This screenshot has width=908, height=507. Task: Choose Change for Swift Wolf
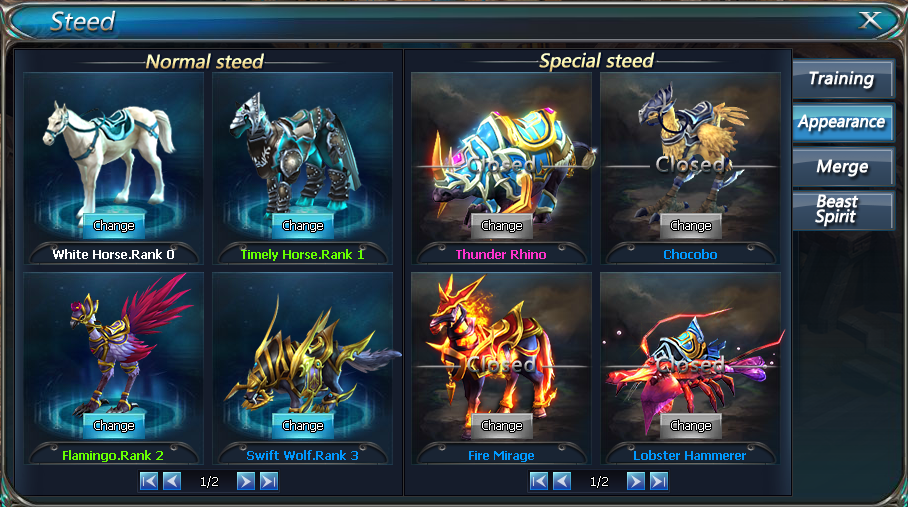coord(303,425)
